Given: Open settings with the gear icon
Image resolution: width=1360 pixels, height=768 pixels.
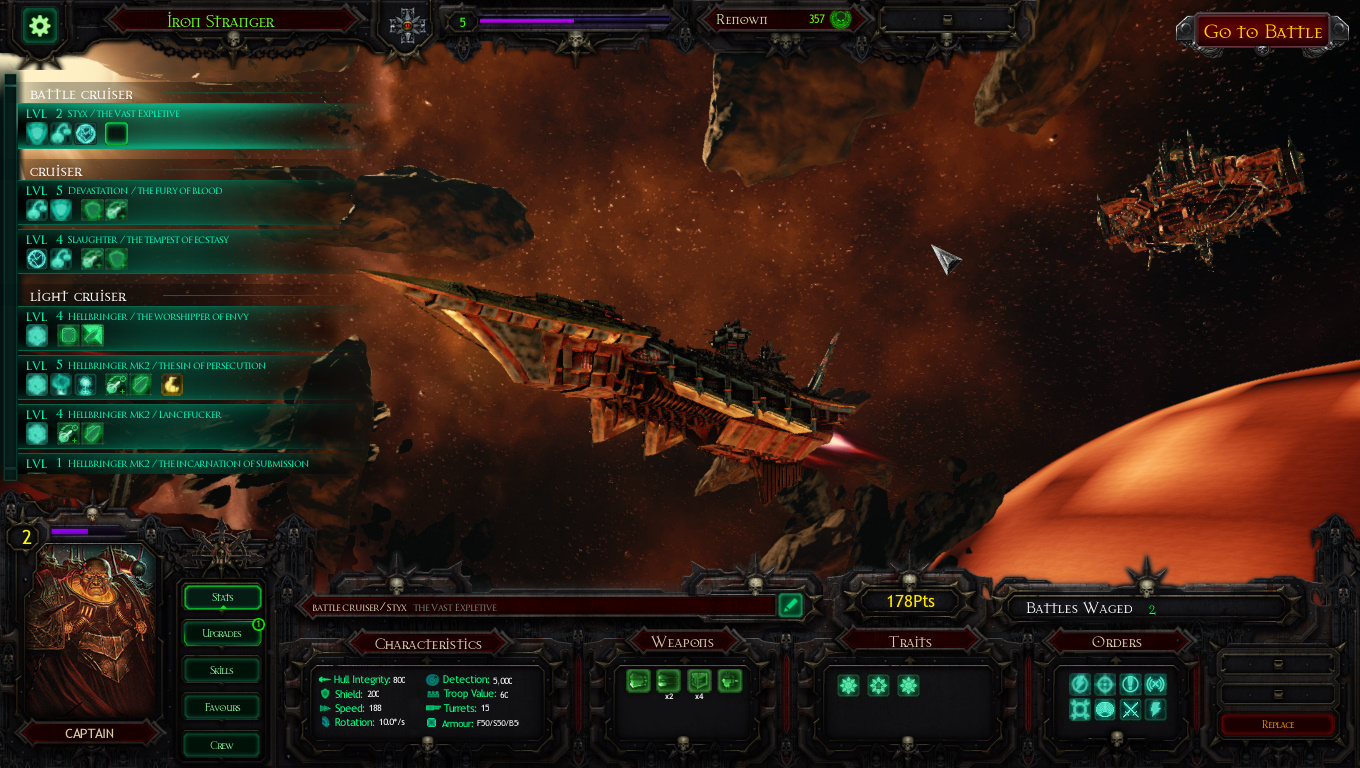Looking at the screenshot, I should point(40,26).
